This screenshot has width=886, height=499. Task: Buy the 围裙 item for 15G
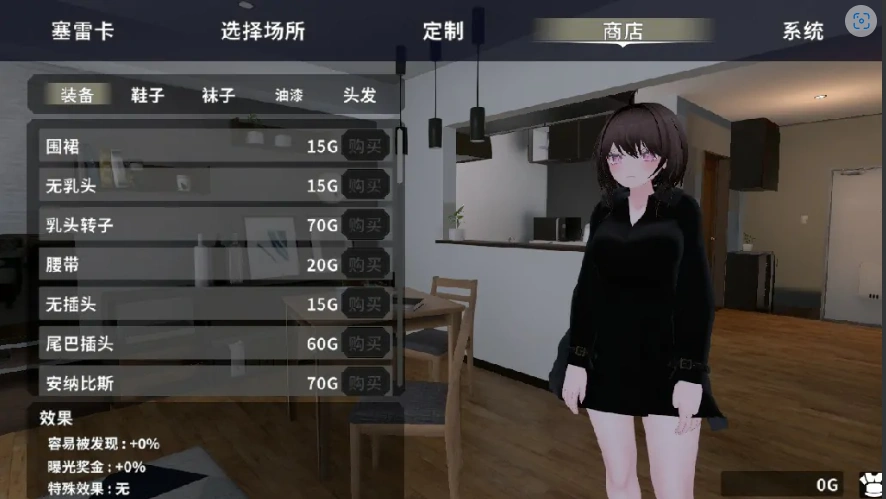tap(366, 146)
